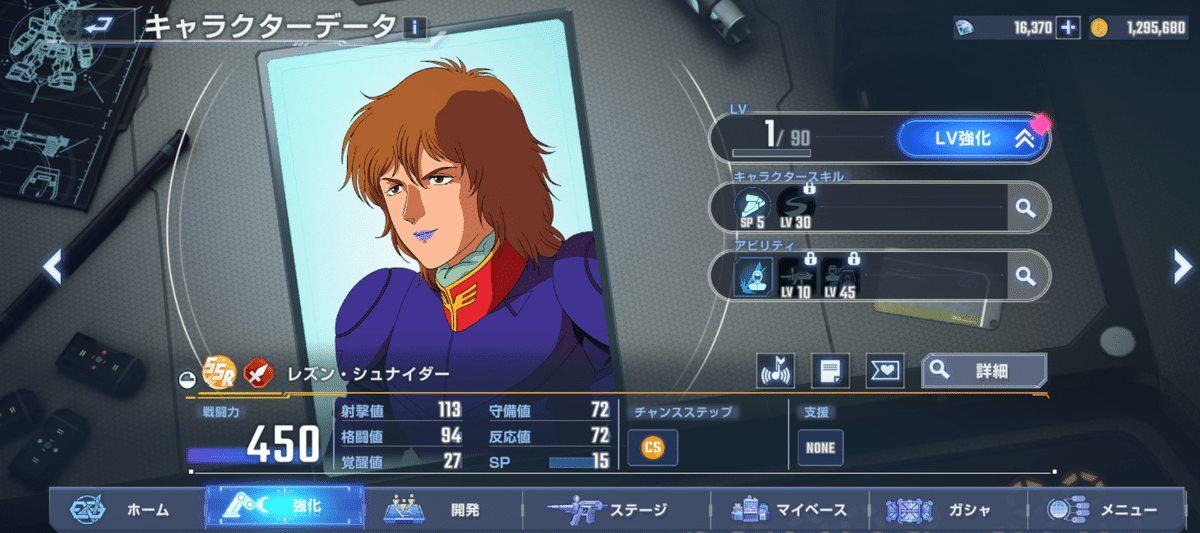
Task: Select the SP 5 character skill icon
Action: click(x=752, y=207)
